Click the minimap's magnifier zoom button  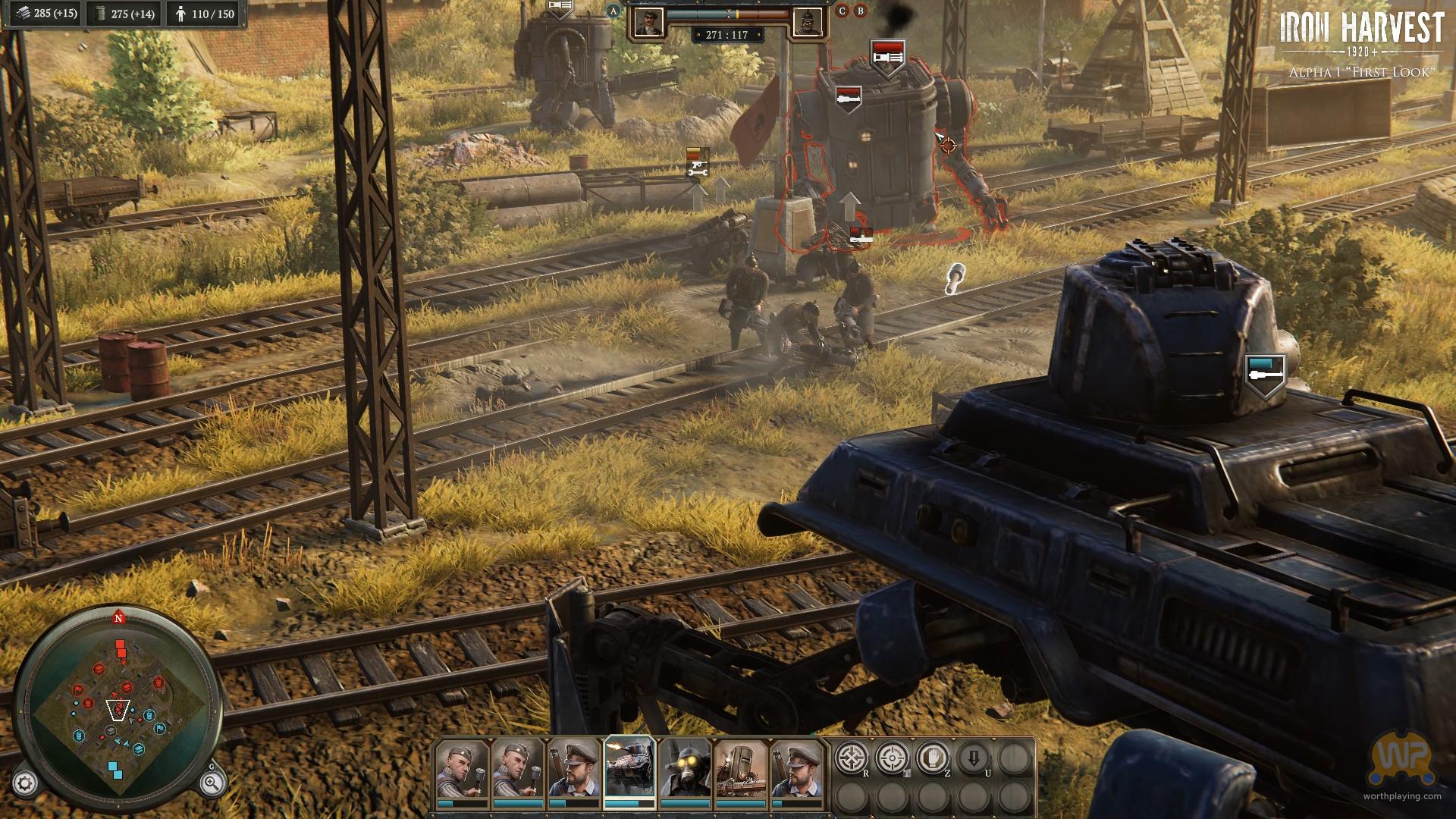212,783
